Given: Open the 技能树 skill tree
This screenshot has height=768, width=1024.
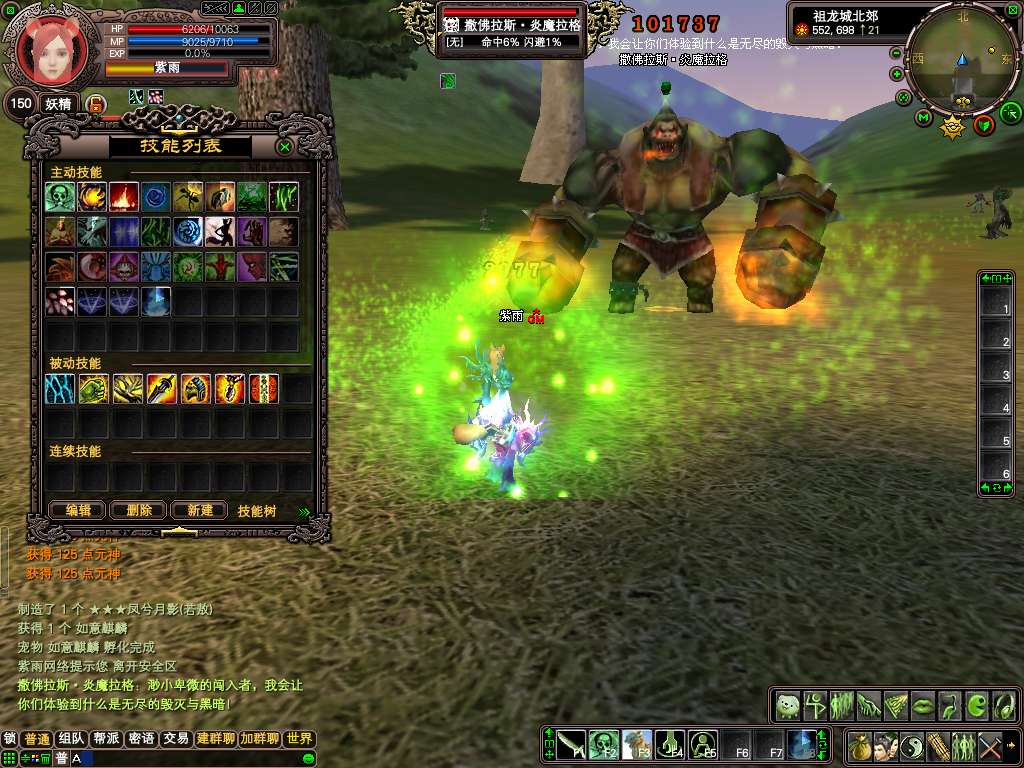Looking at the screenshot, I should [257, 511].
